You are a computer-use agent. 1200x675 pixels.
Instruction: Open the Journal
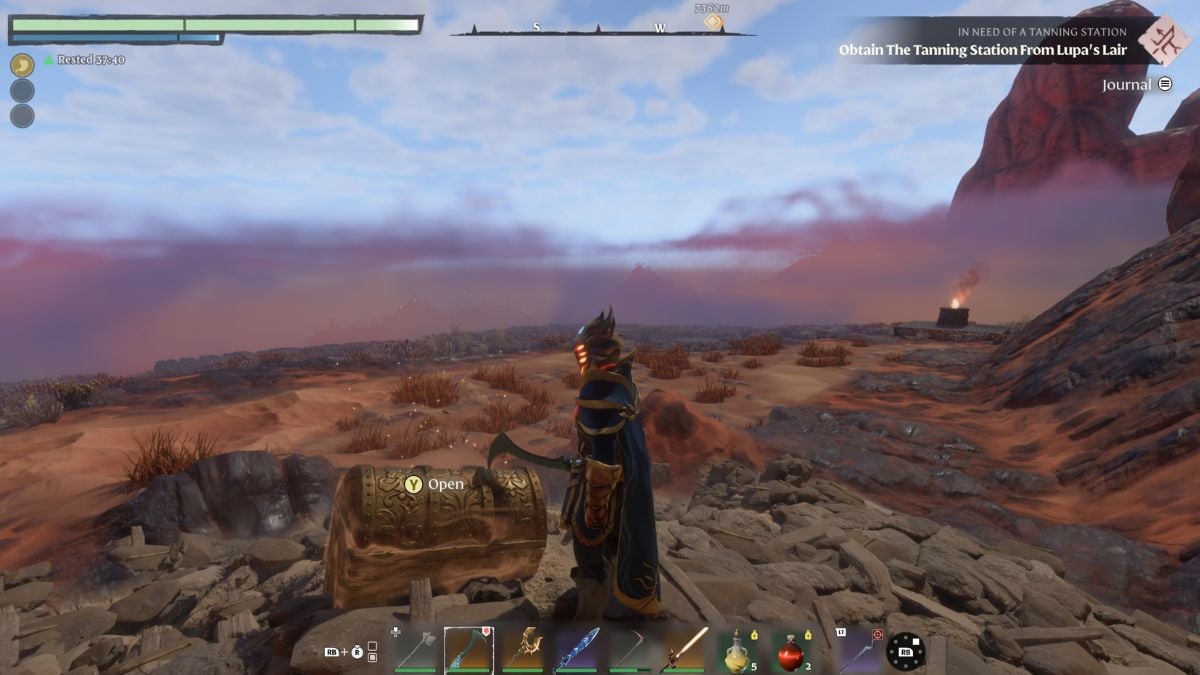click(x=1136, y=85)
